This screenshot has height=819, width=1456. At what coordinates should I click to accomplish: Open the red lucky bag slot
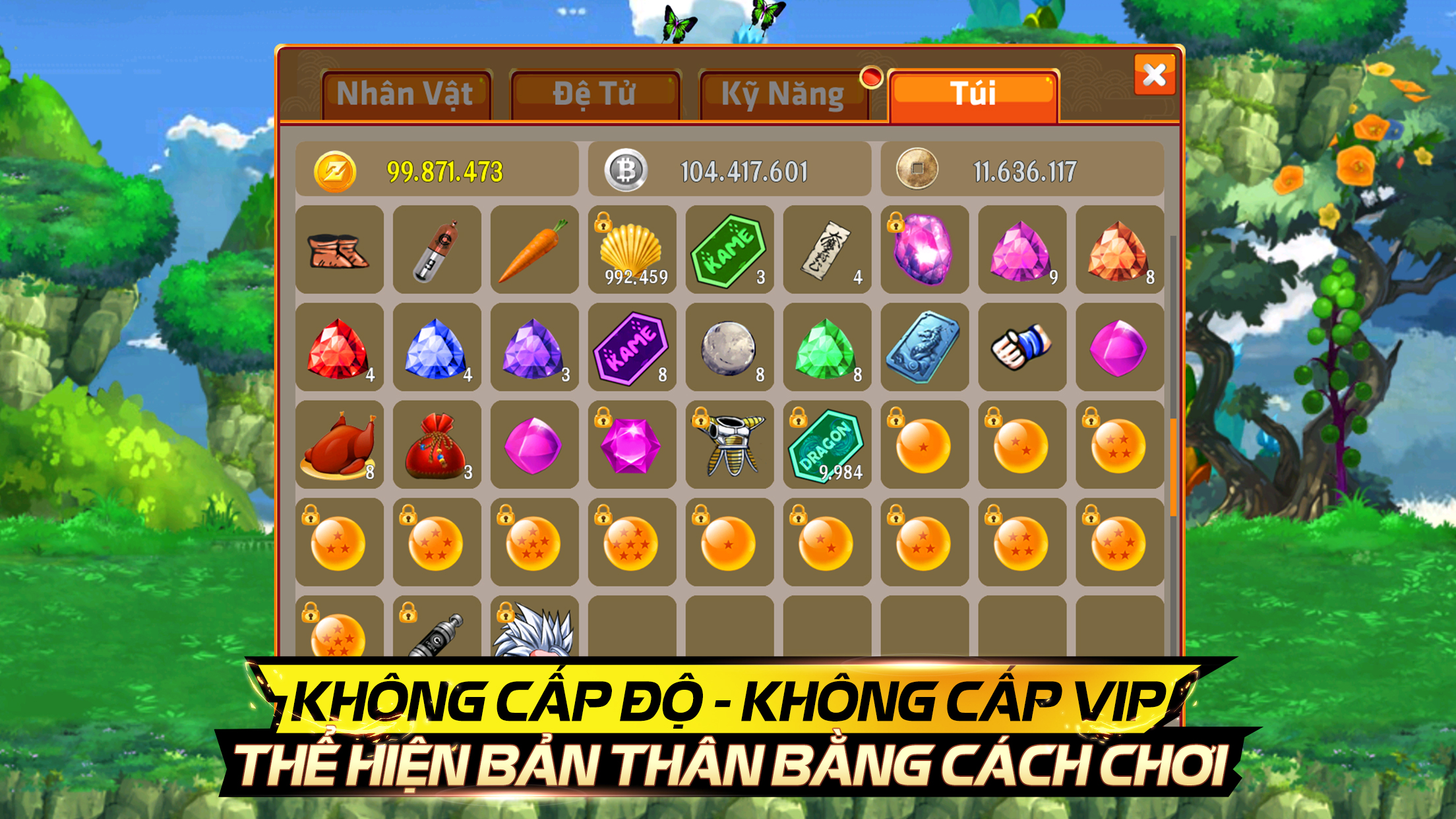[437, 444]
